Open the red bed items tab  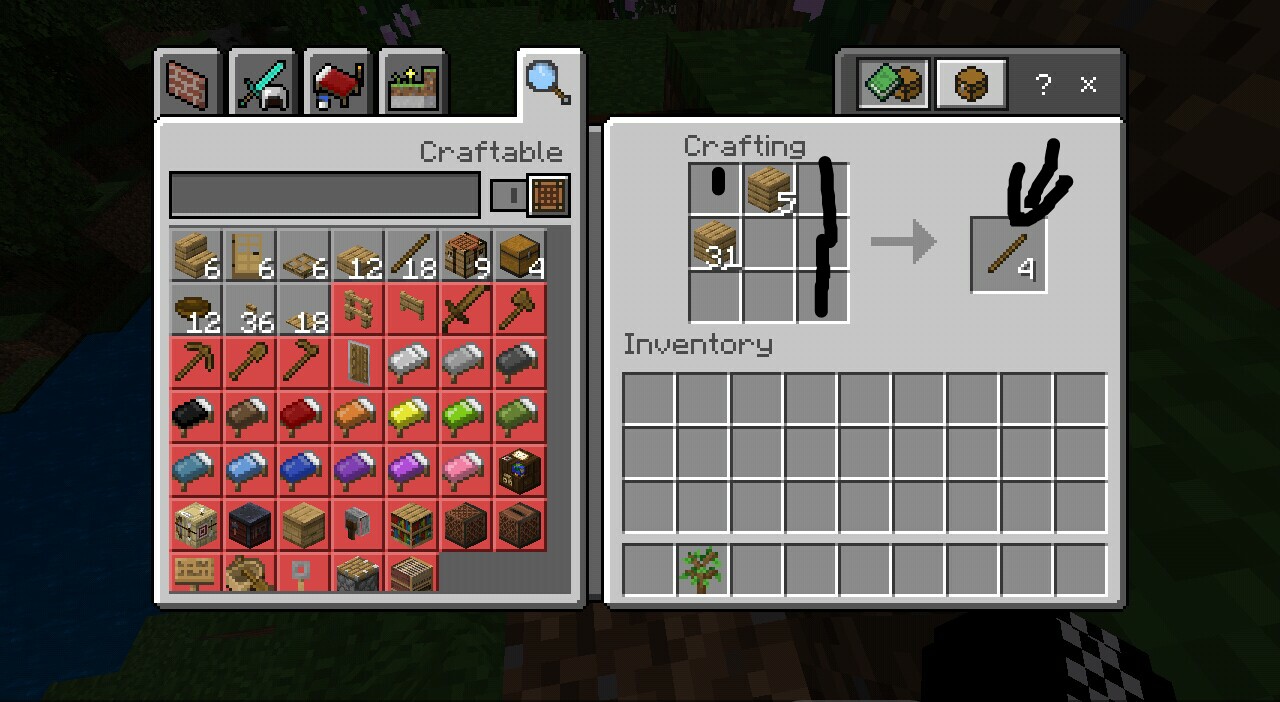tap(338, 85)
